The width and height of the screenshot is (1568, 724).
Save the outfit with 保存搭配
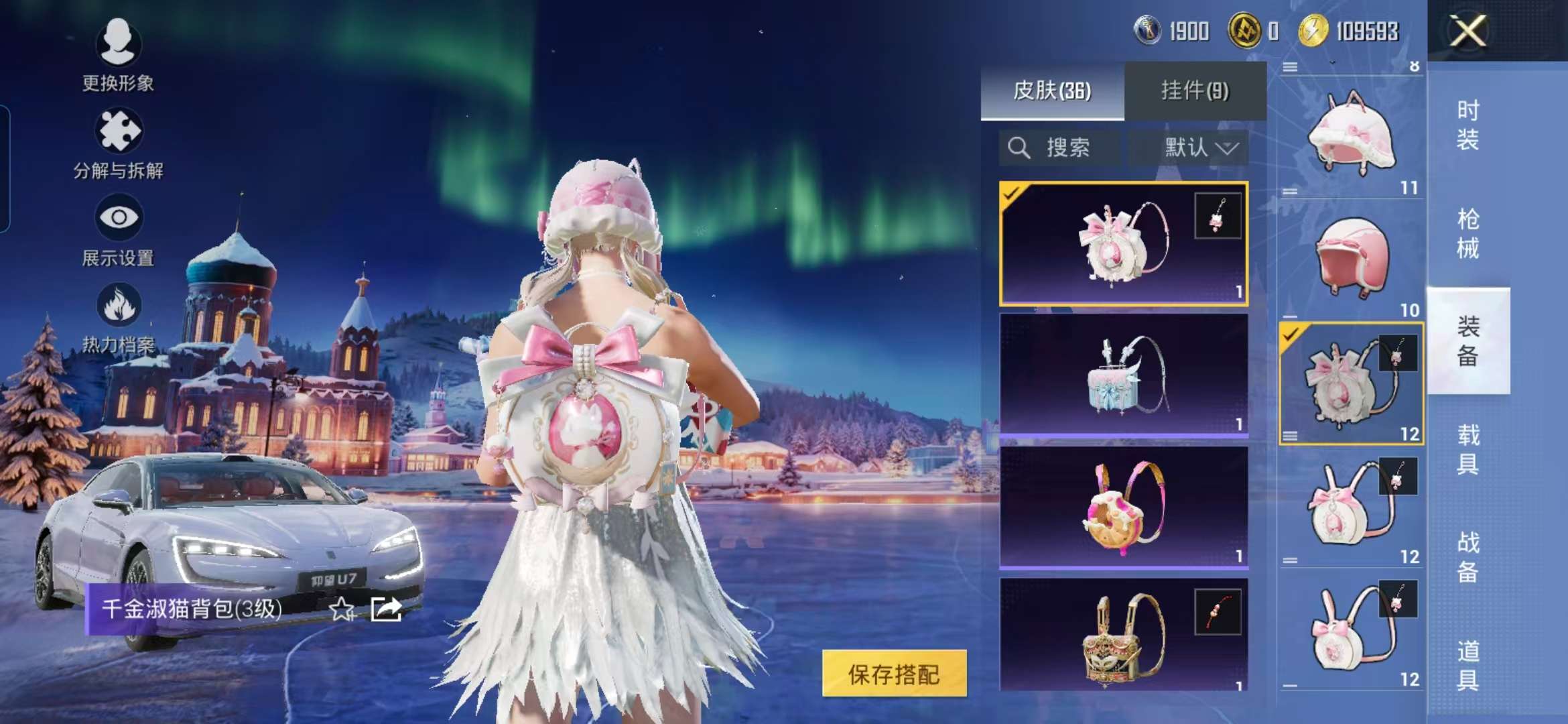tap(894, 674)
